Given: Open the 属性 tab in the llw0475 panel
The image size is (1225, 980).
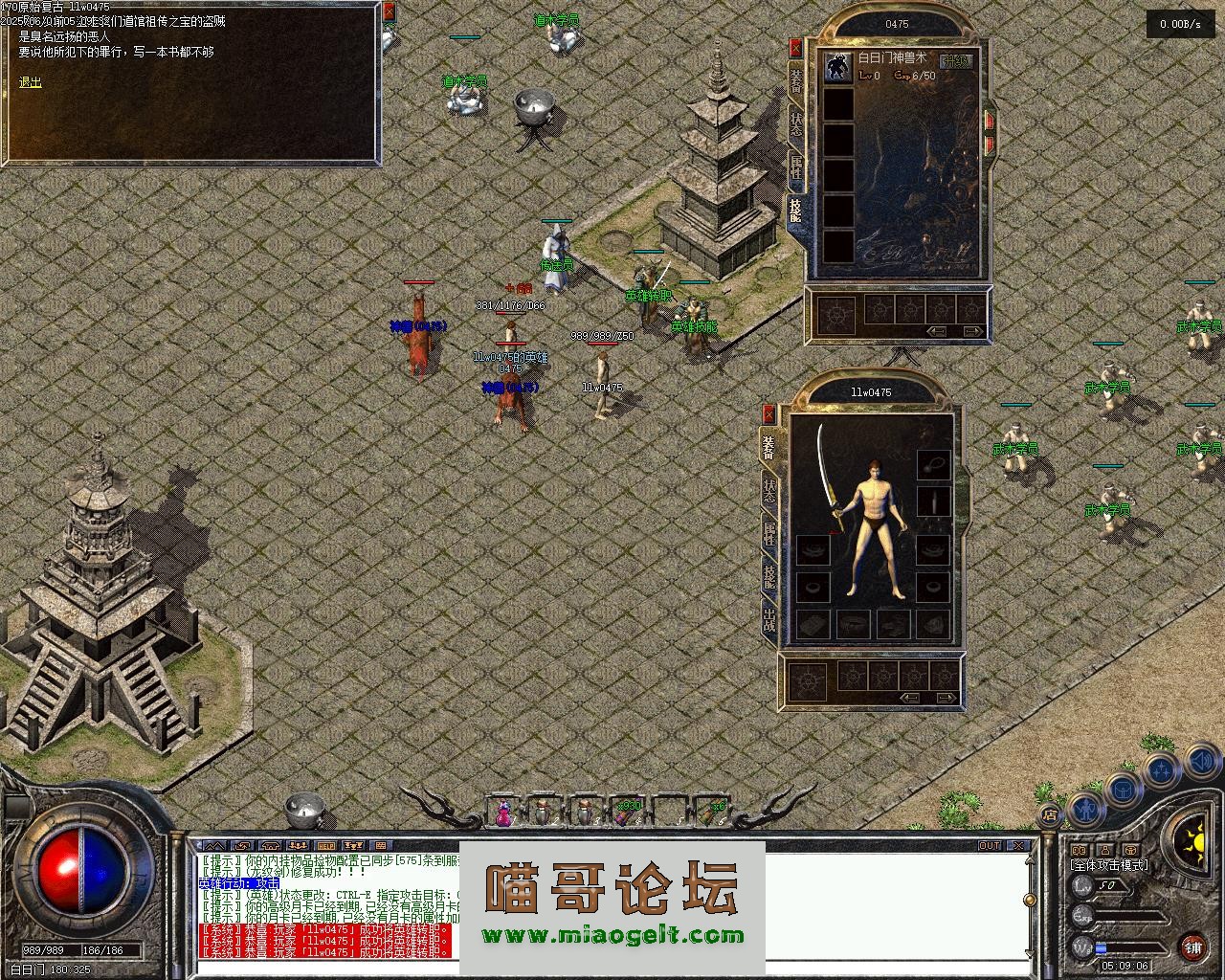Looking at the screenshot, I should 769,532.
